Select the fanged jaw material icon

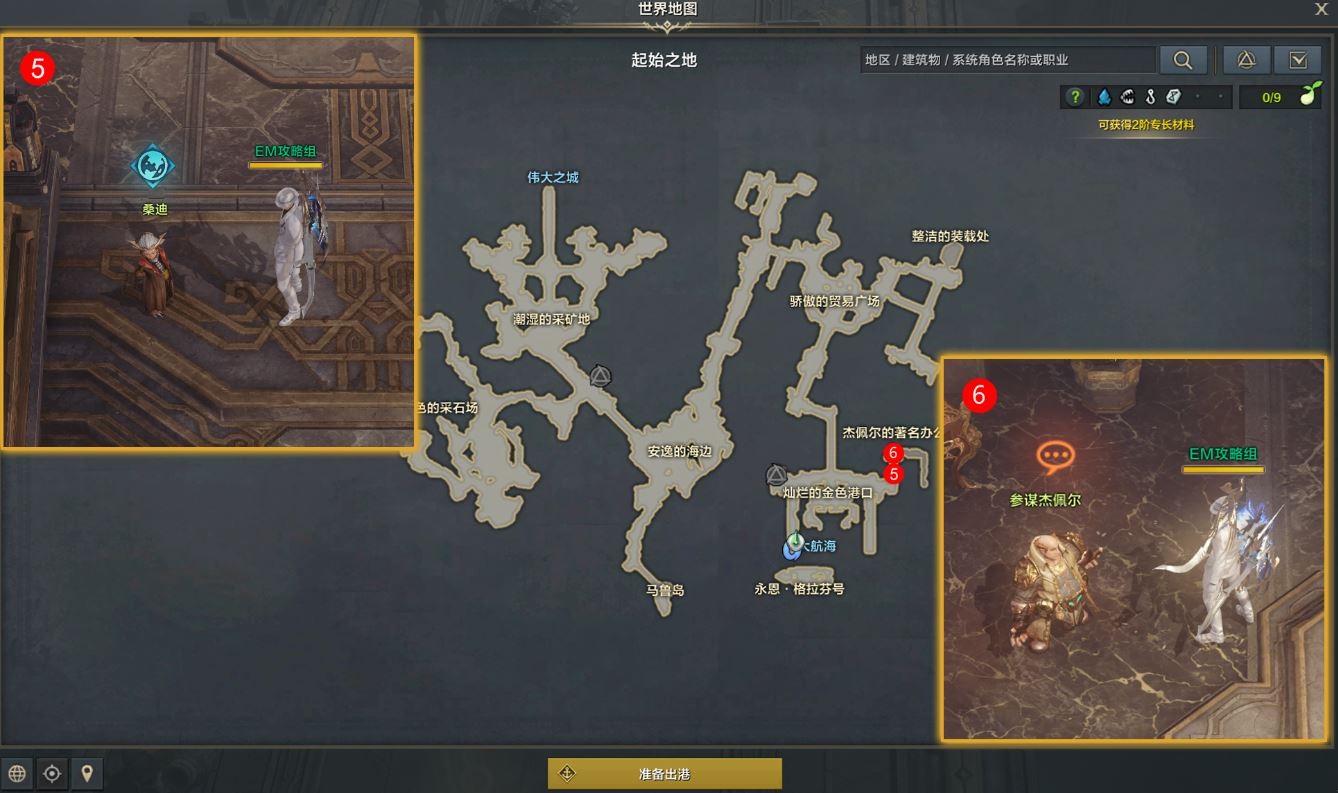pyautogui.click(x=1128, y=97)
